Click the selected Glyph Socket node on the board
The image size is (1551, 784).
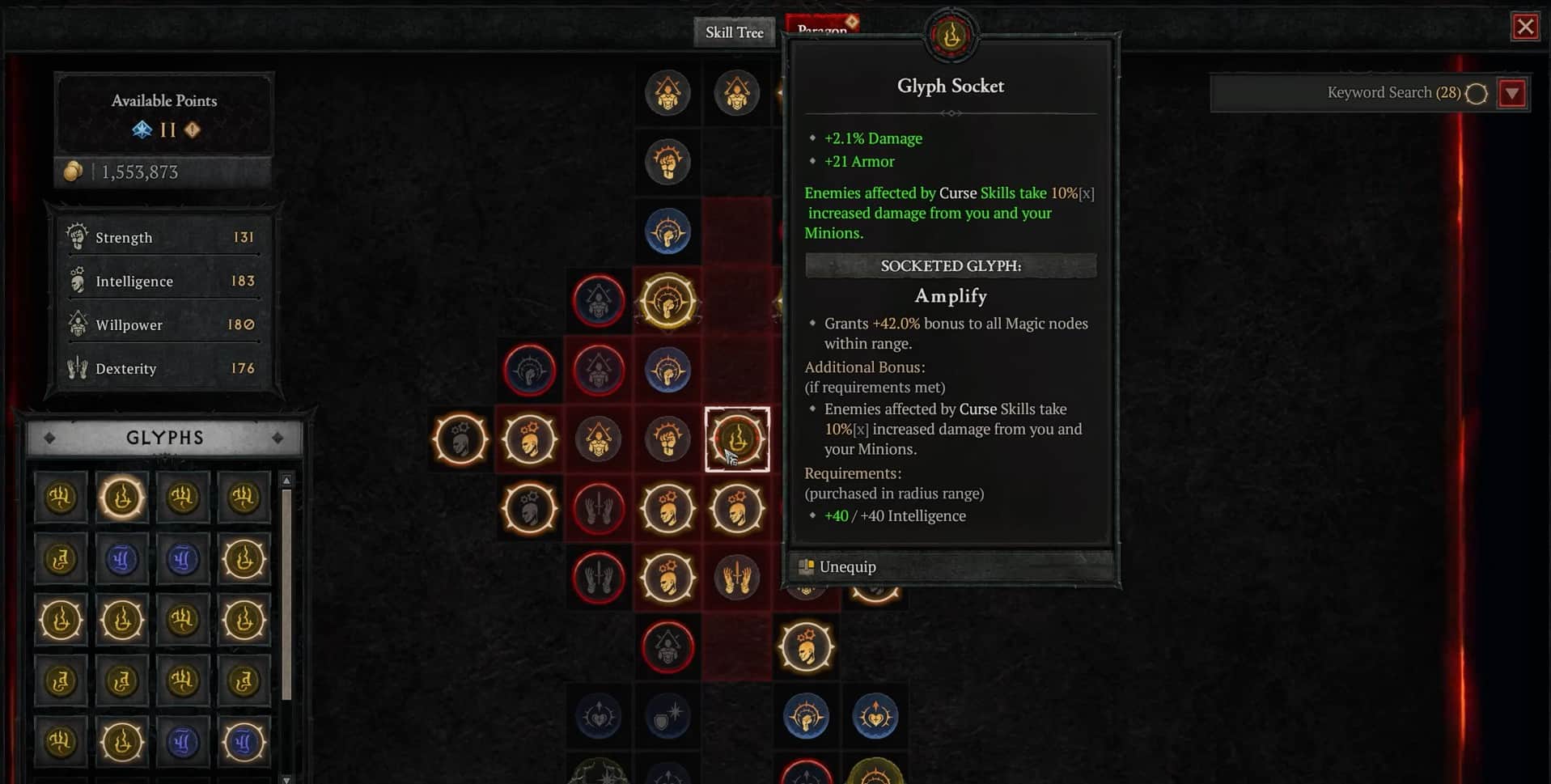coord(737,439)
